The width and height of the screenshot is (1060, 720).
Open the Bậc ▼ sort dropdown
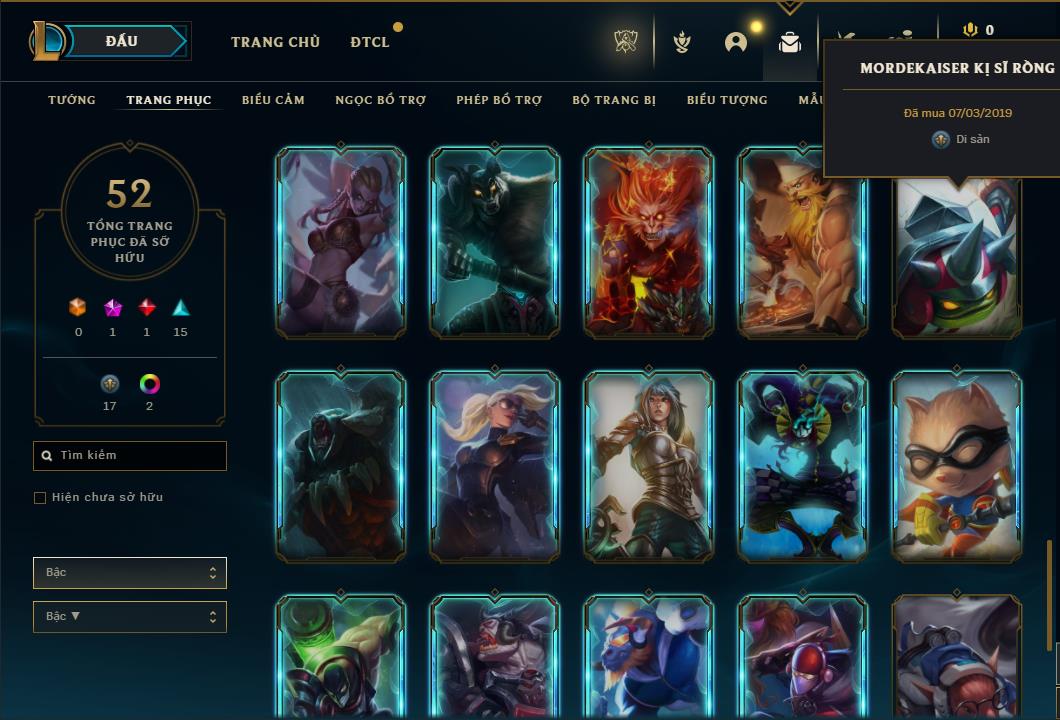pos(130,617)
